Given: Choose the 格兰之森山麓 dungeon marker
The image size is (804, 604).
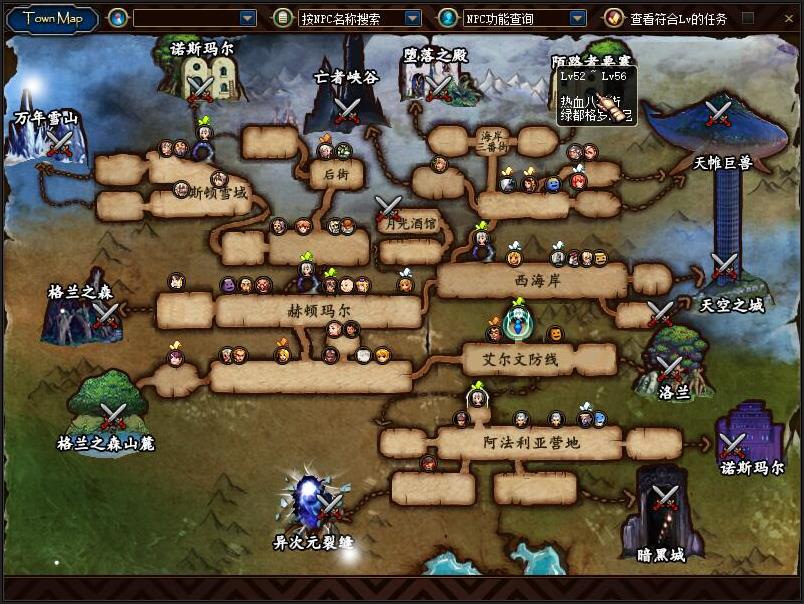Looking at the screenshot, I should point(112,416).
